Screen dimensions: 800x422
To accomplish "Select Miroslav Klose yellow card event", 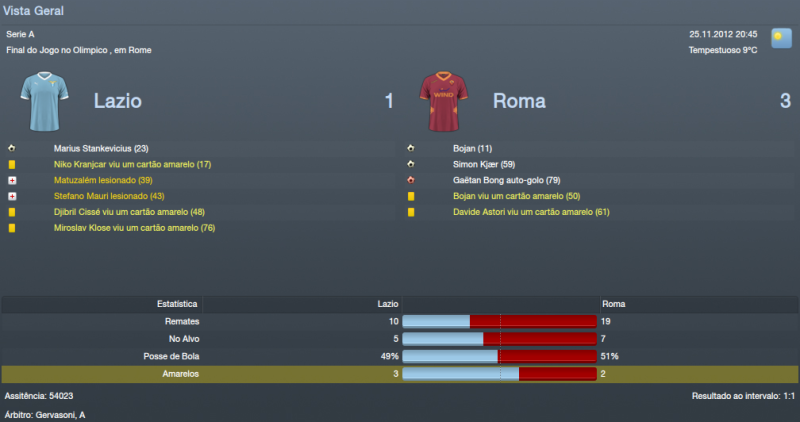I will 134,228.
